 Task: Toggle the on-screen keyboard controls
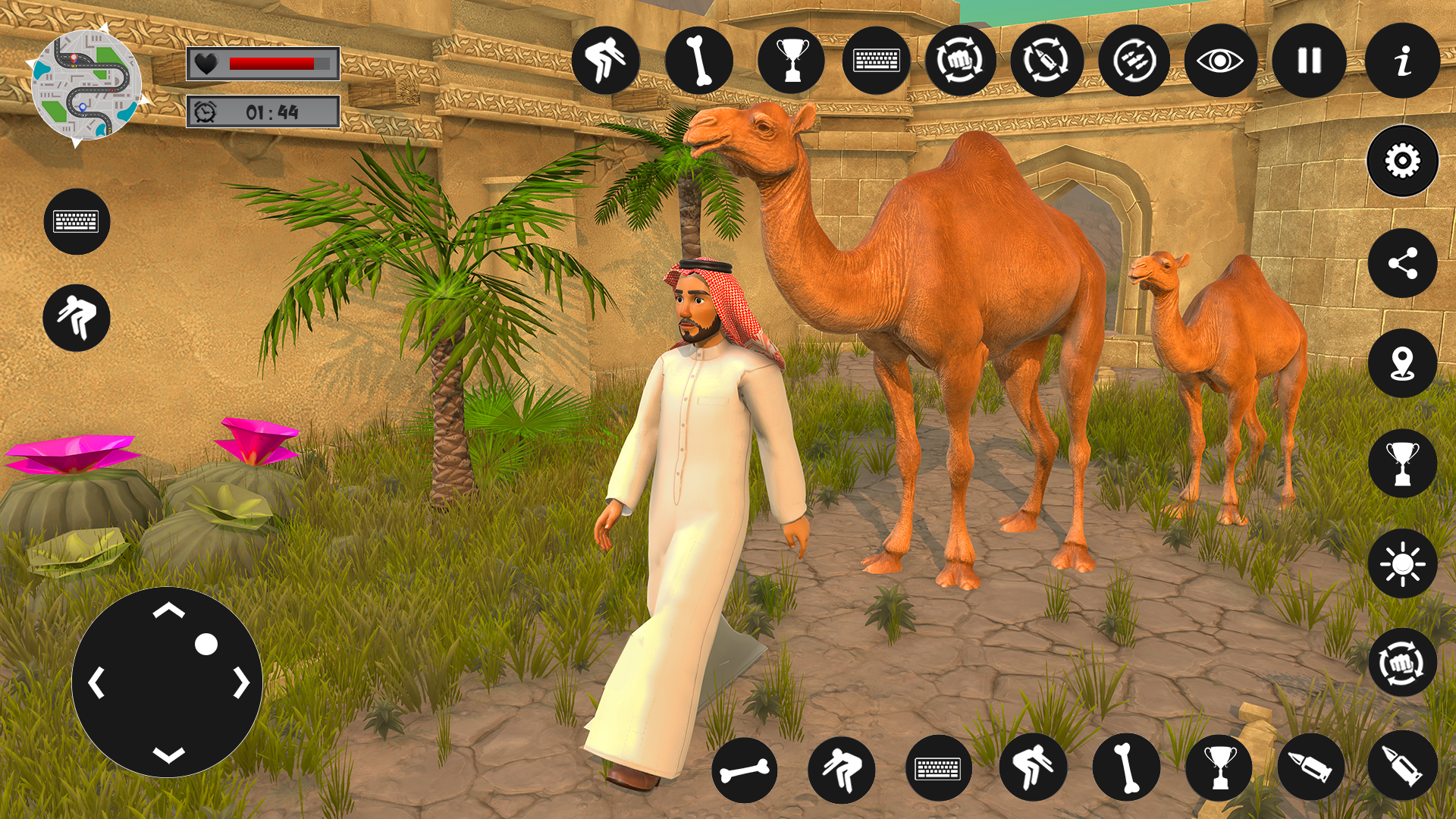tap(77, 221)
